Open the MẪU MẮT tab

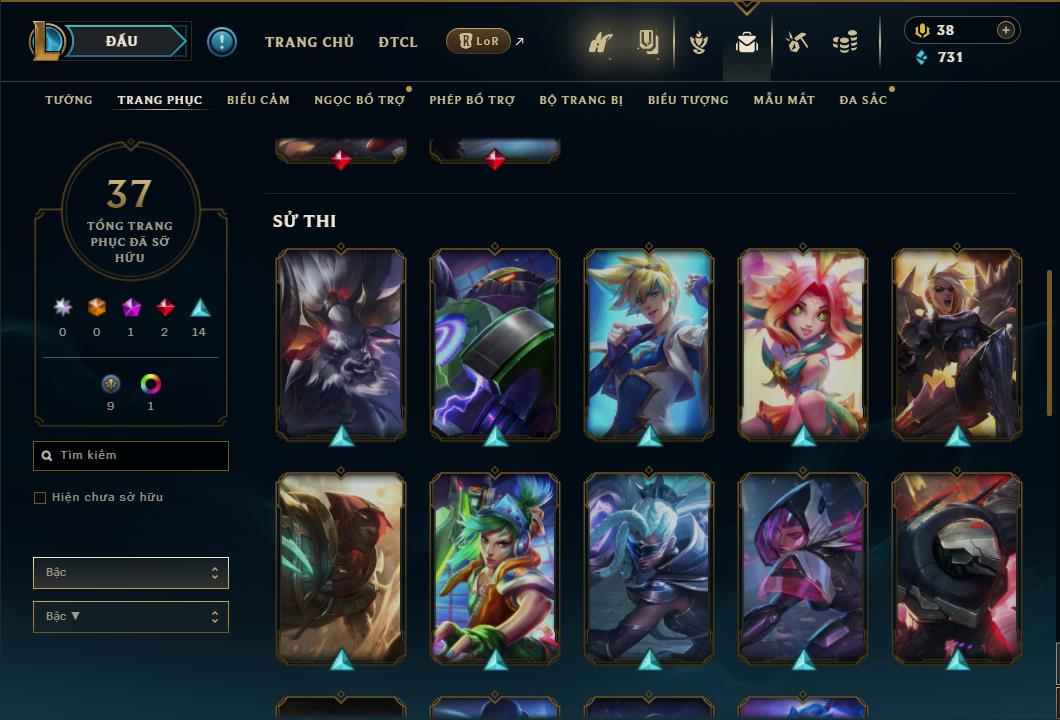coord(784,100)
